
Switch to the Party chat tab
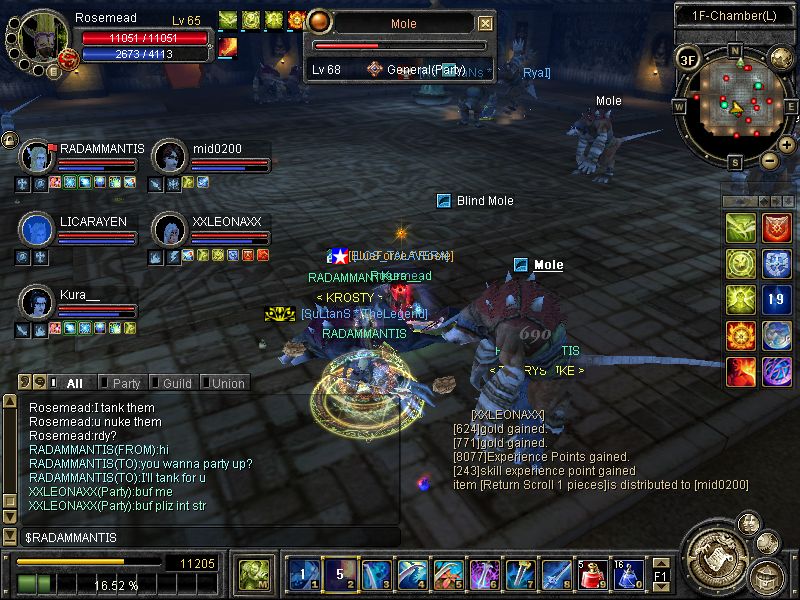pos(125,383)
